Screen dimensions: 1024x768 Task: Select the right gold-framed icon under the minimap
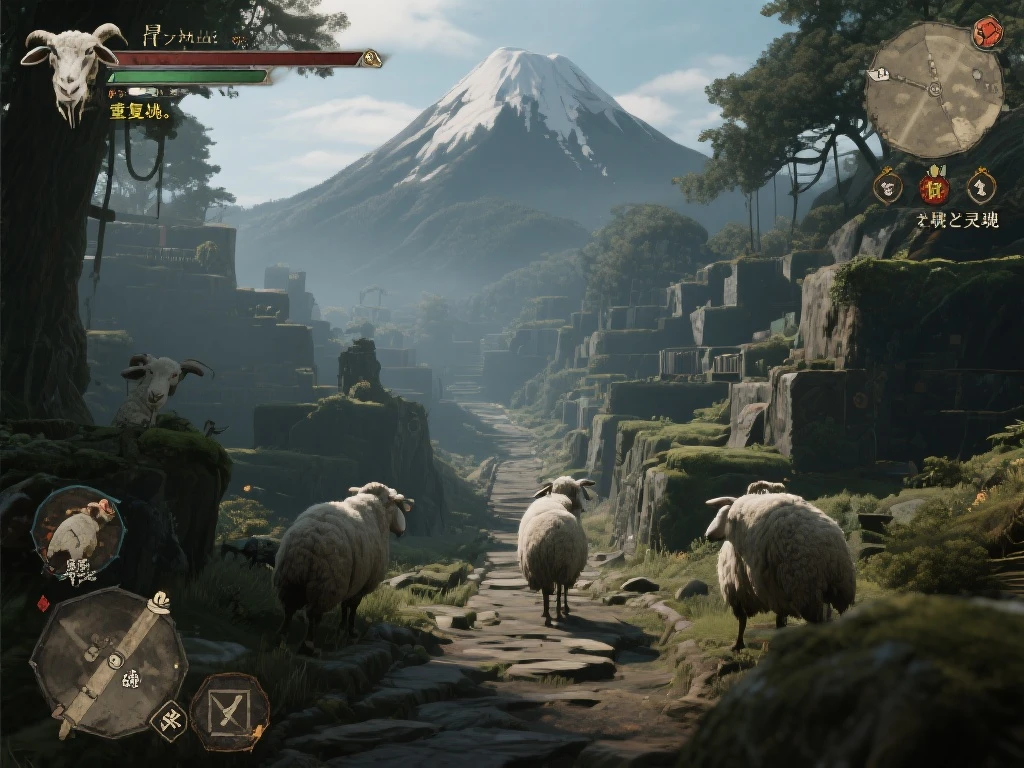pos(981,186)
